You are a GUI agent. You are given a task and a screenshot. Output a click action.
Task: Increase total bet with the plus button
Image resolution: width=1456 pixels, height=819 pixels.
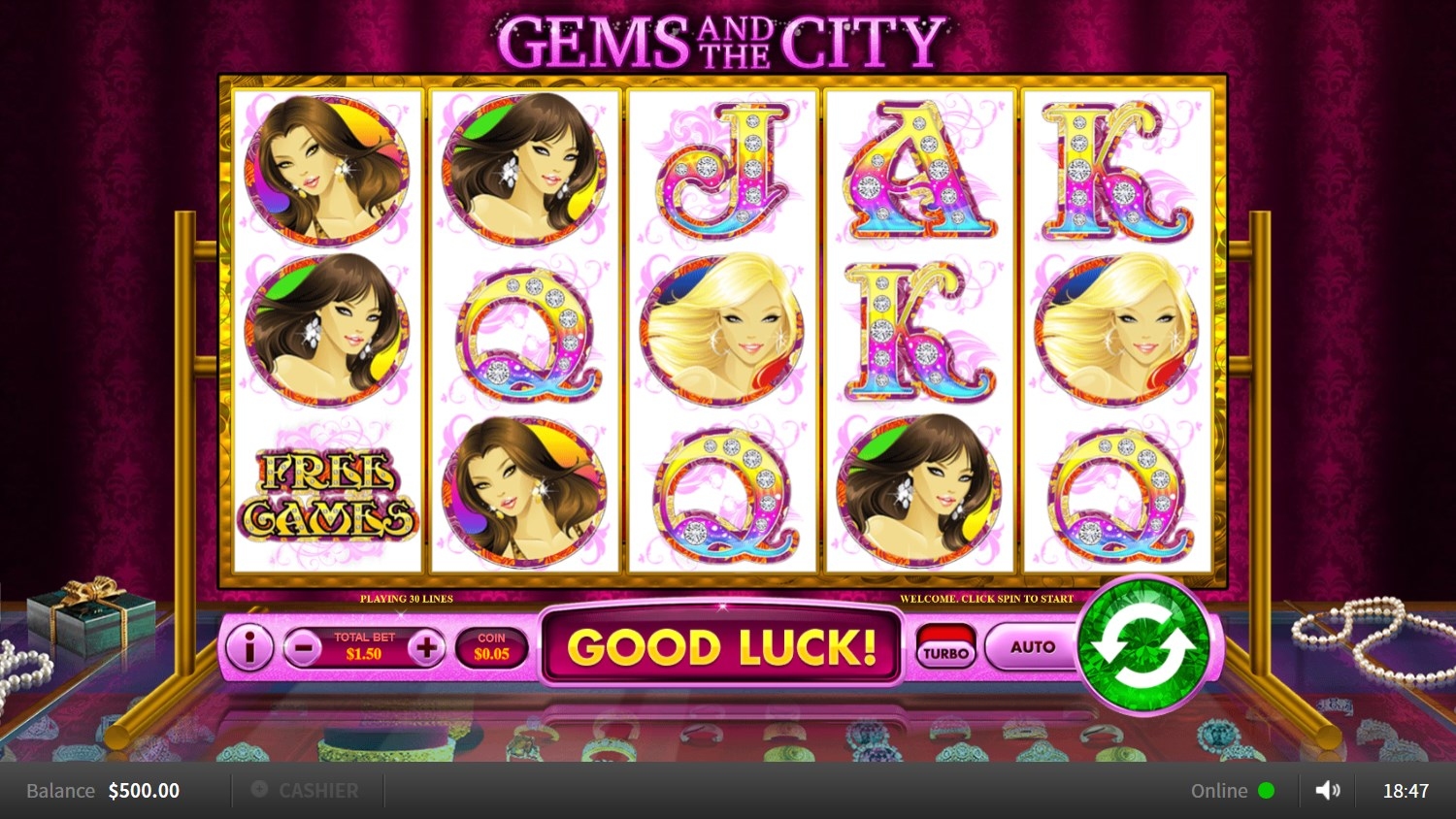[x=426, y=647]
